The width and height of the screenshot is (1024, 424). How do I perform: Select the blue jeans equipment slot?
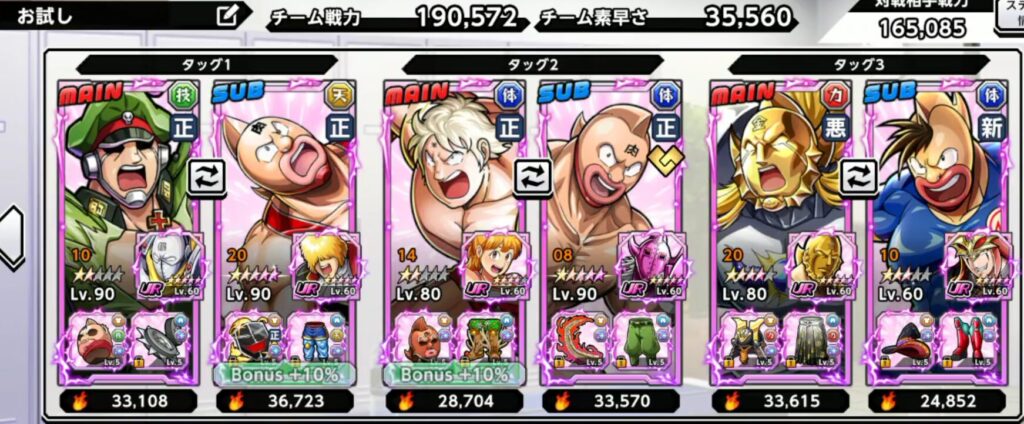click(x=319, y=340)
